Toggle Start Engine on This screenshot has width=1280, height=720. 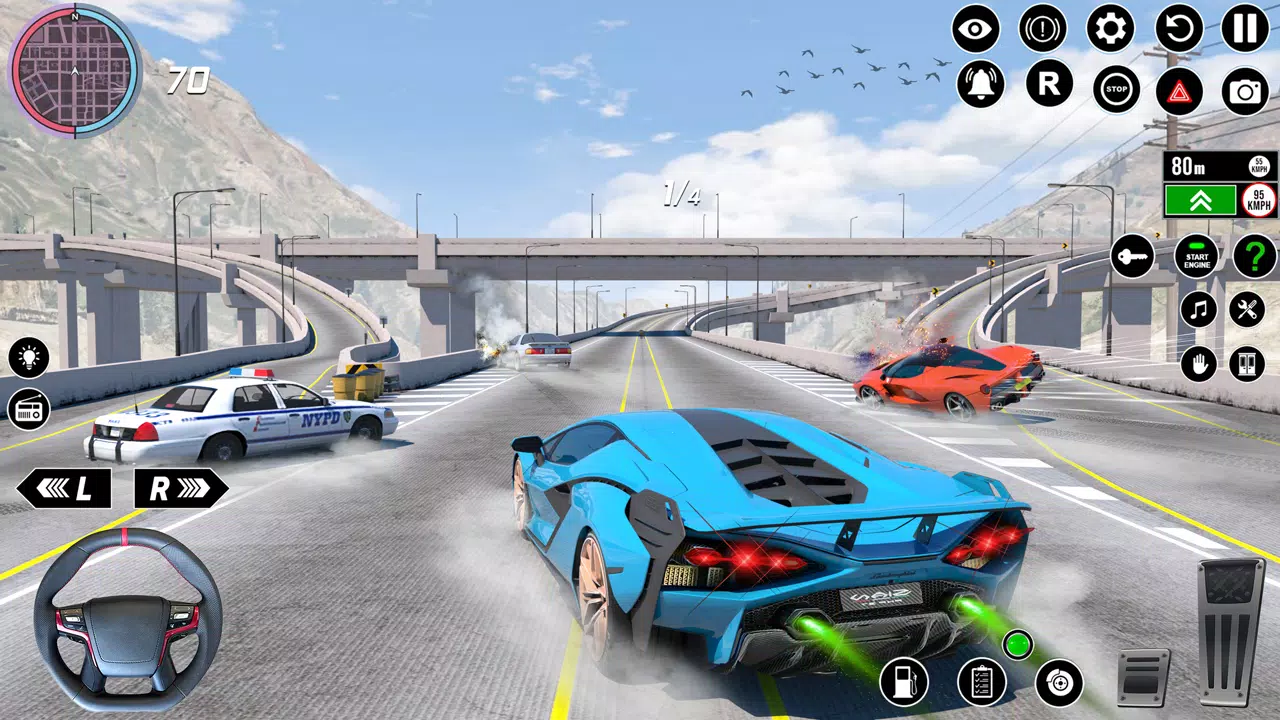coord(1196,257)
